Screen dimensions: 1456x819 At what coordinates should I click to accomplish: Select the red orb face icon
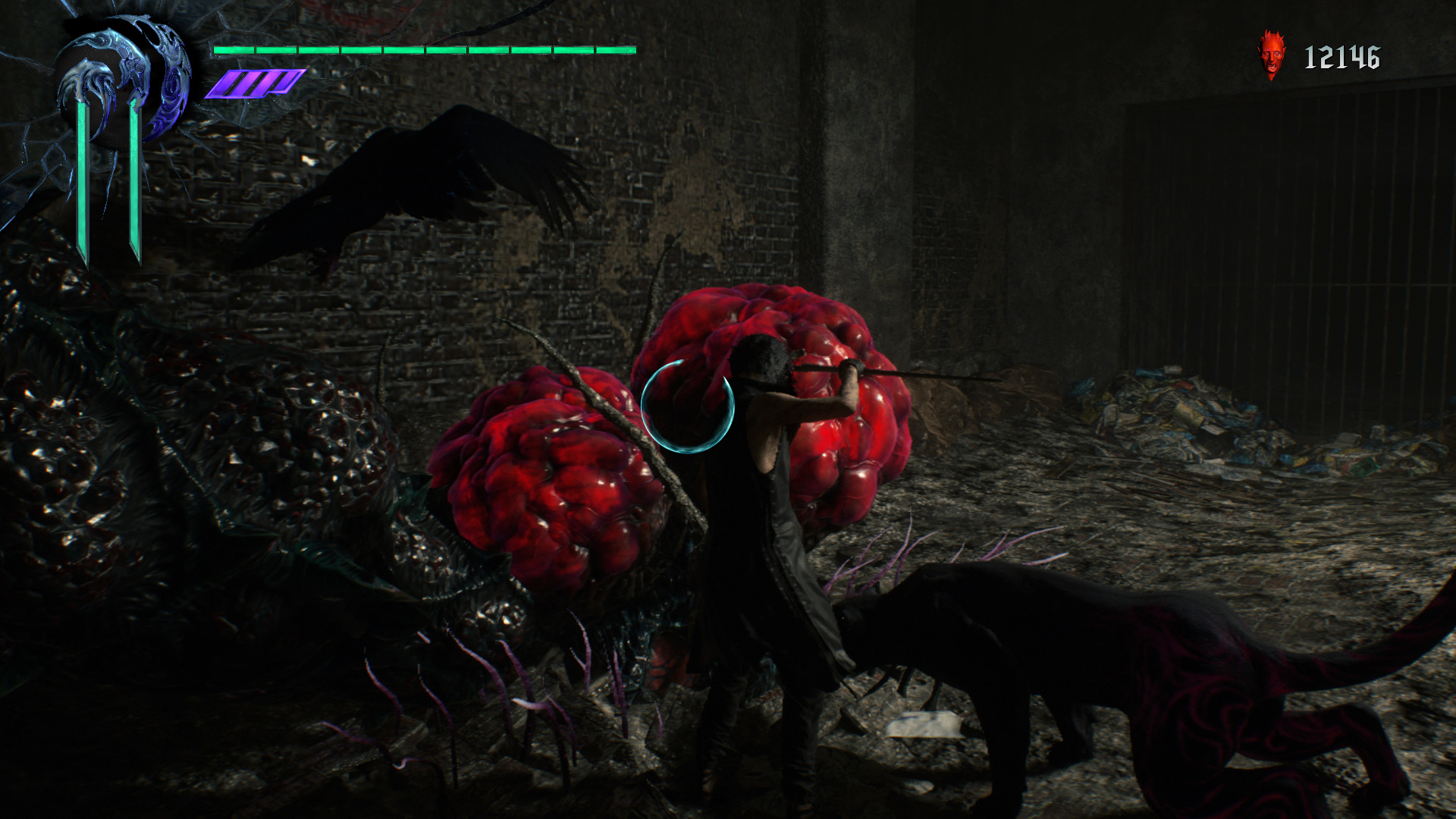tap(1272, 55)
